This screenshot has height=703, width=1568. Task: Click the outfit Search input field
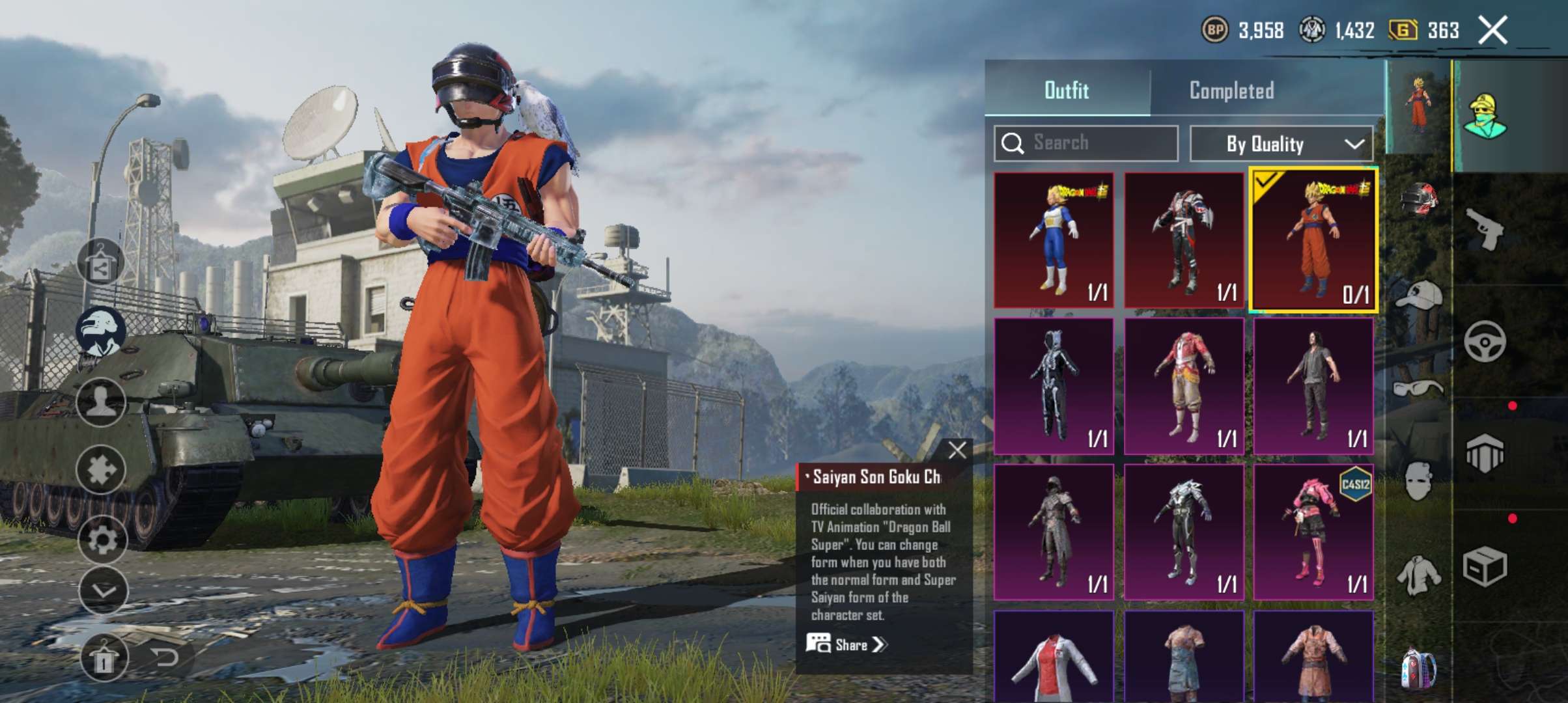pos(1084,144)
